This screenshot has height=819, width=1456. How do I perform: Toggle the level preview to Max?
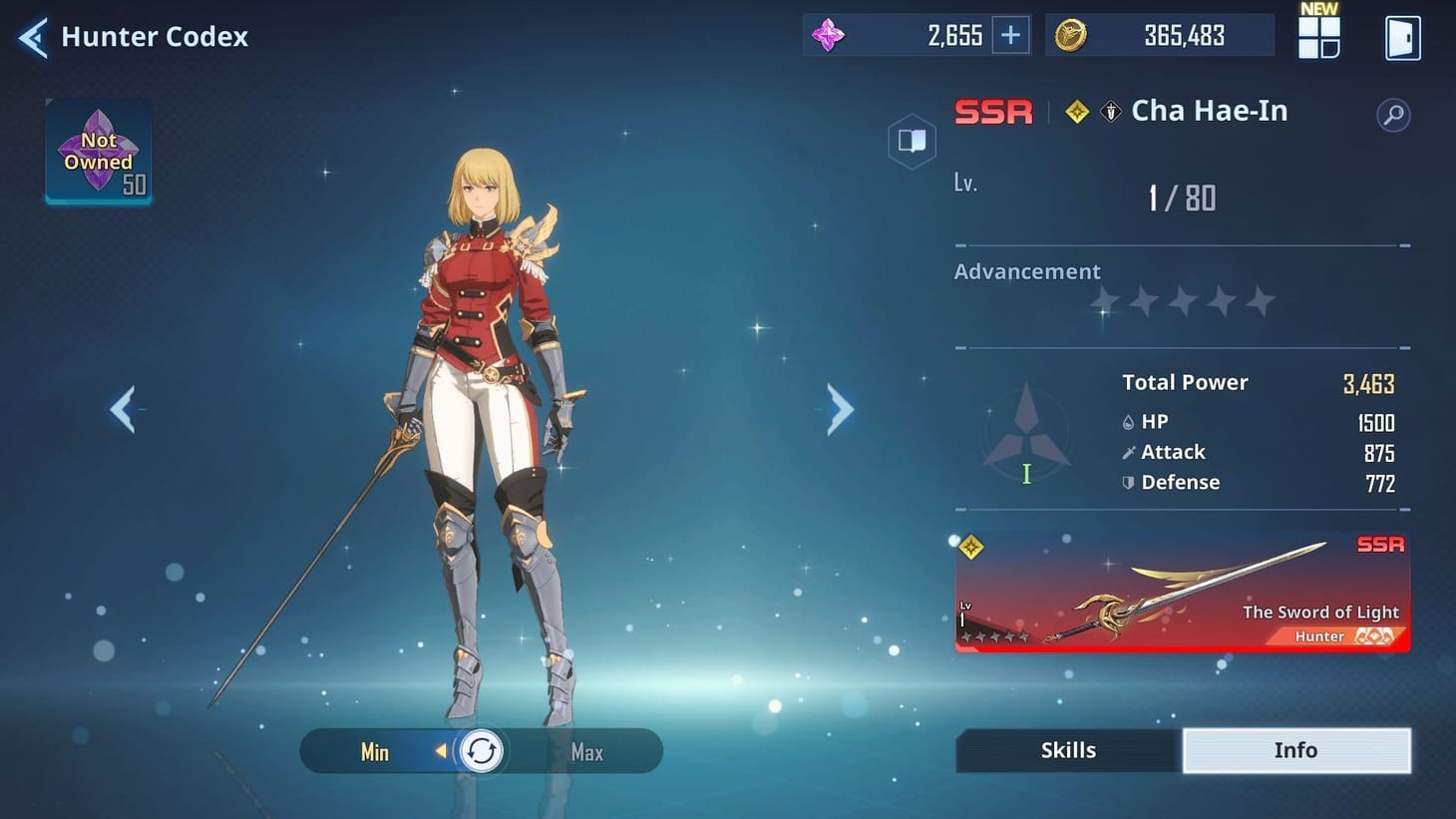click(x=586, y=752)
